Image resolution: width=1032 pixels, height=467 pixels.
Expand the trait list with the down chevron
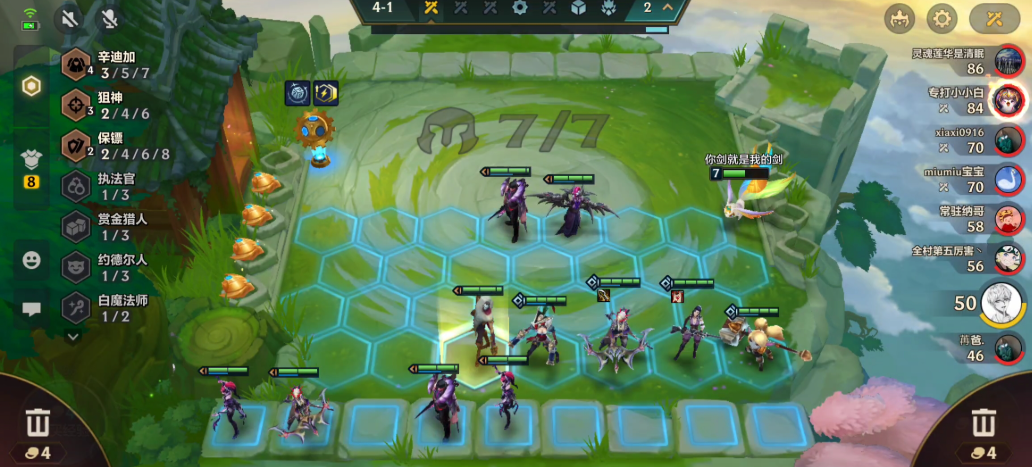tap(73, 337)
